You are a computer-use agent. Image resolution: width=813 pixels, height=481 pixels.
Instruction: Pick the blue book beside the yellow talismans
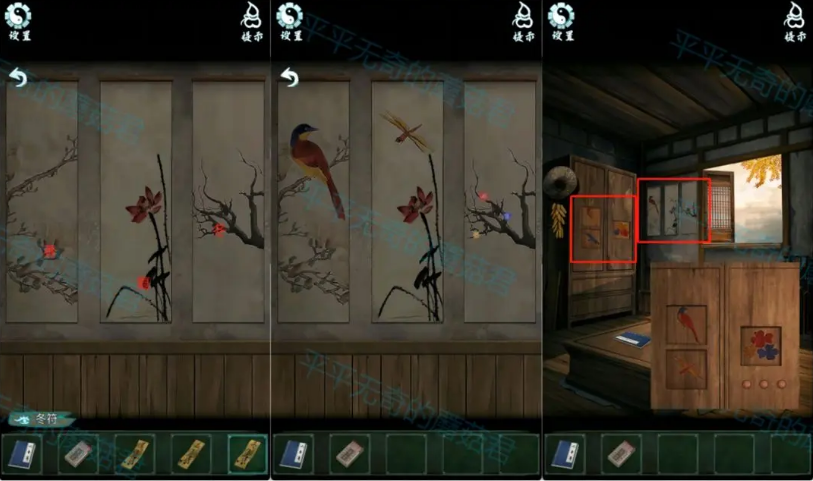pos(21,453)
